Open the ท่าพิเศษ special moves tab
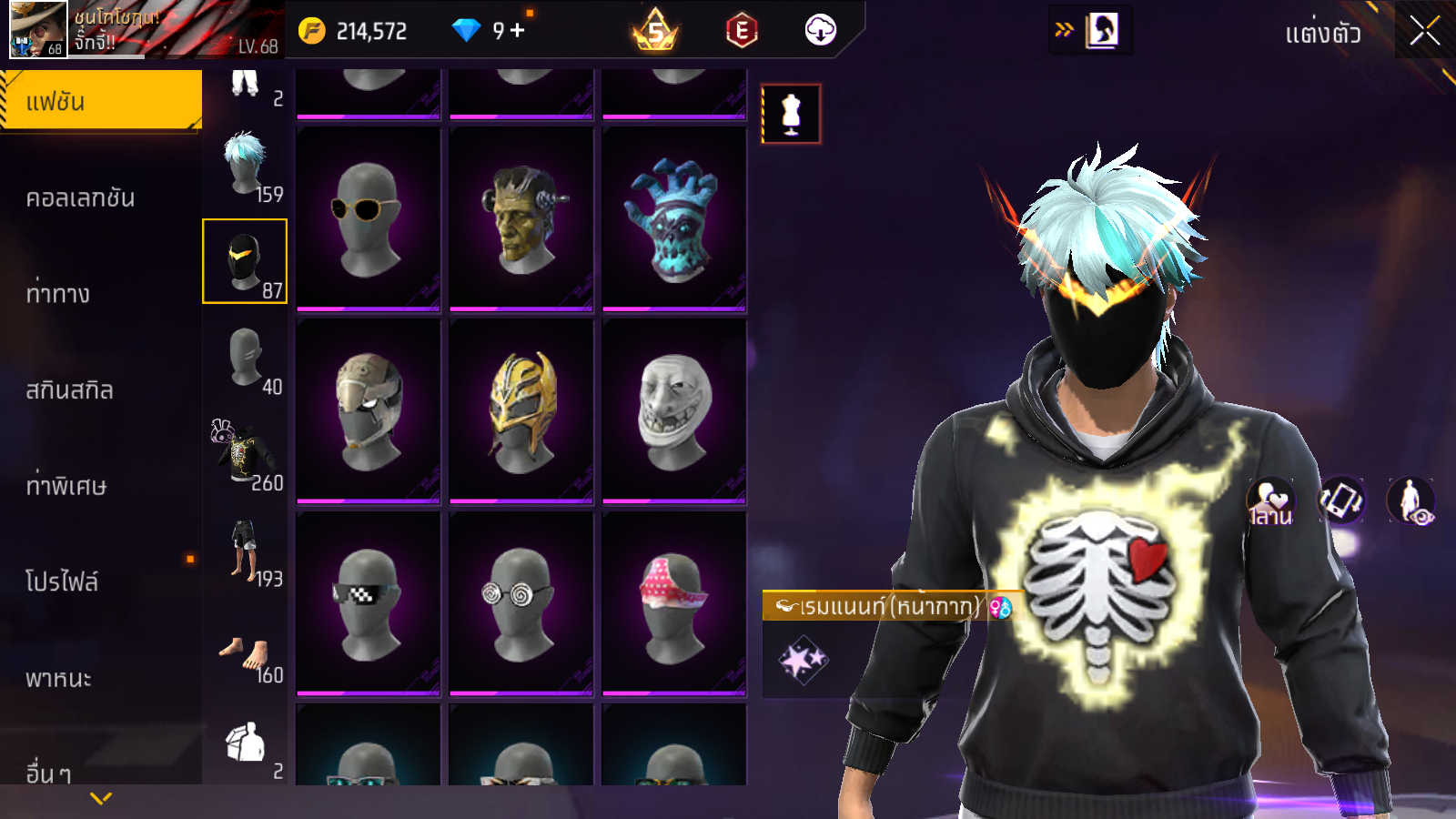The image size is (1456, 819). pyautogui.click(x=66, y=486)
